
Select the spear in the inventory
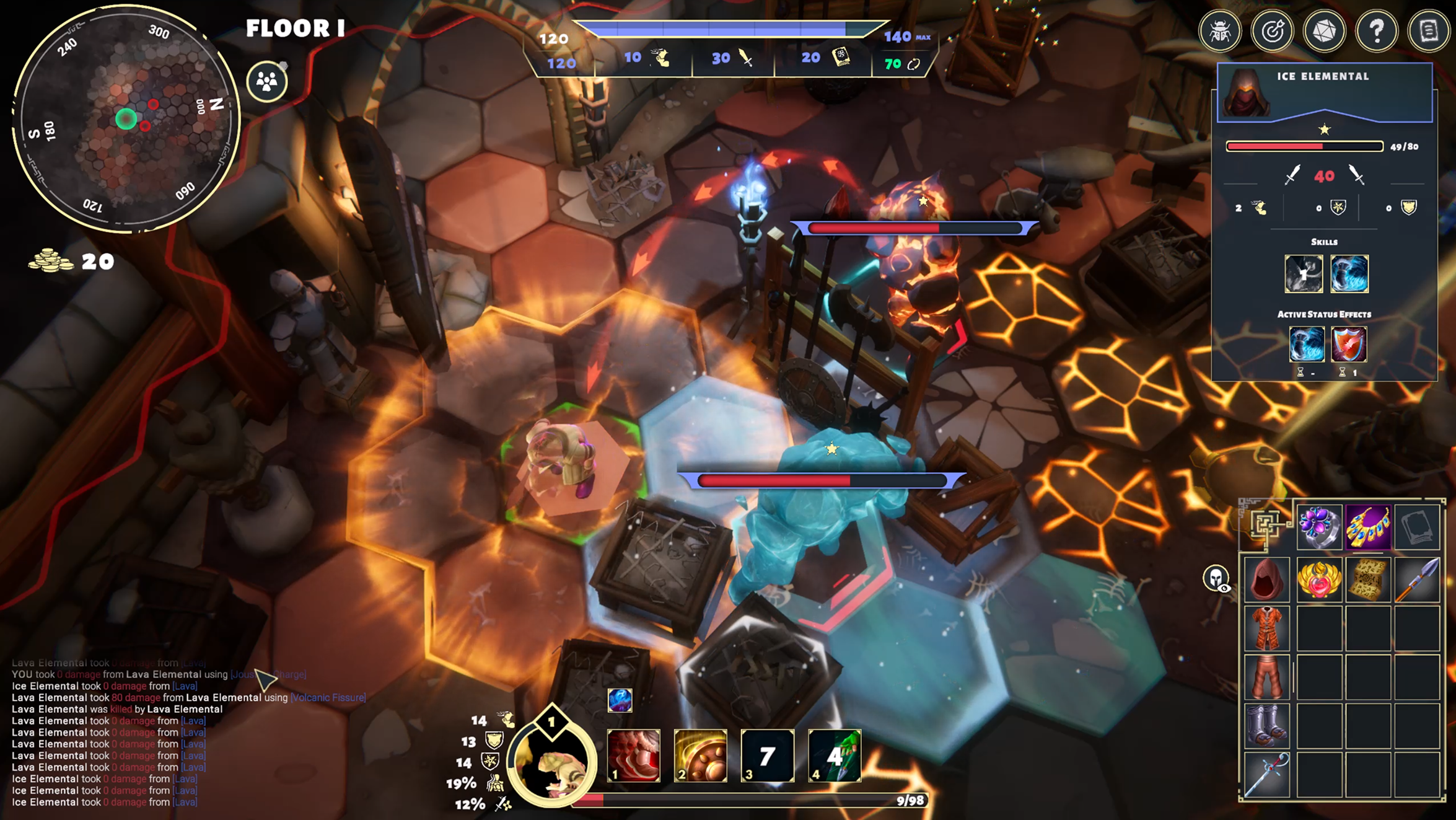click(1417, 580)
